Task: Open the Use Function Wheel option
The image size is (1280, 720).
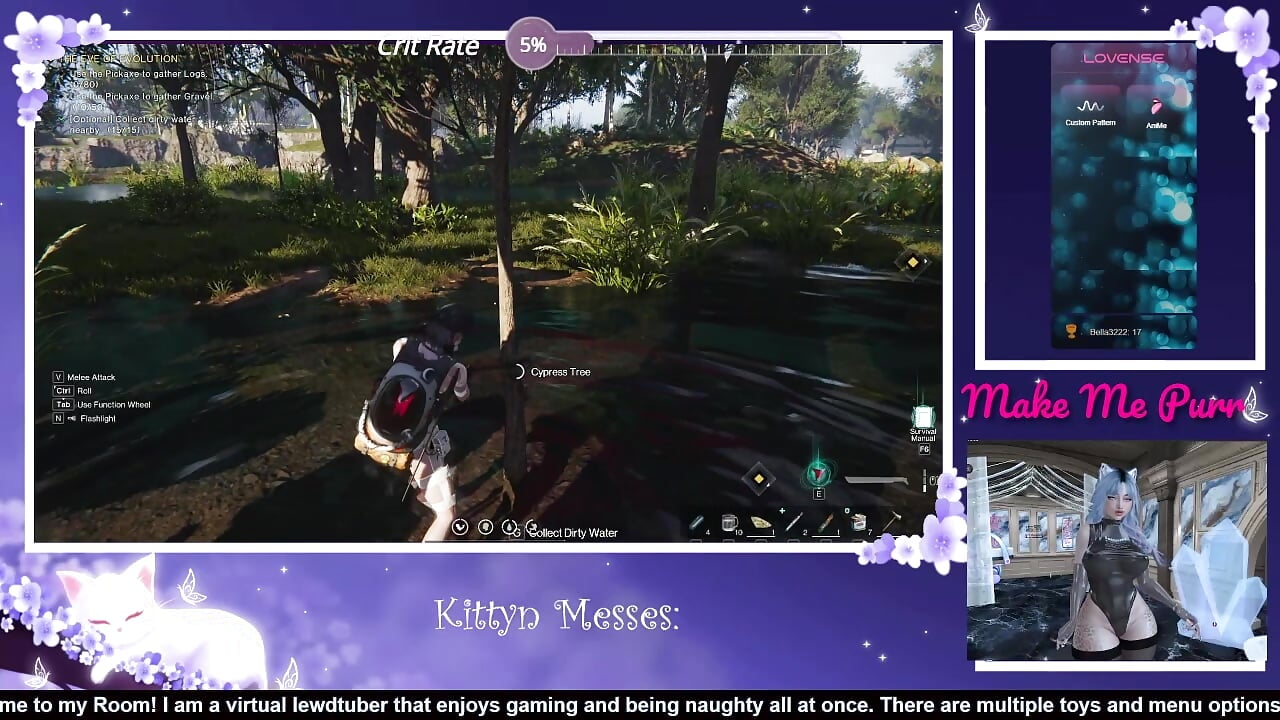Action: (103, 404)
